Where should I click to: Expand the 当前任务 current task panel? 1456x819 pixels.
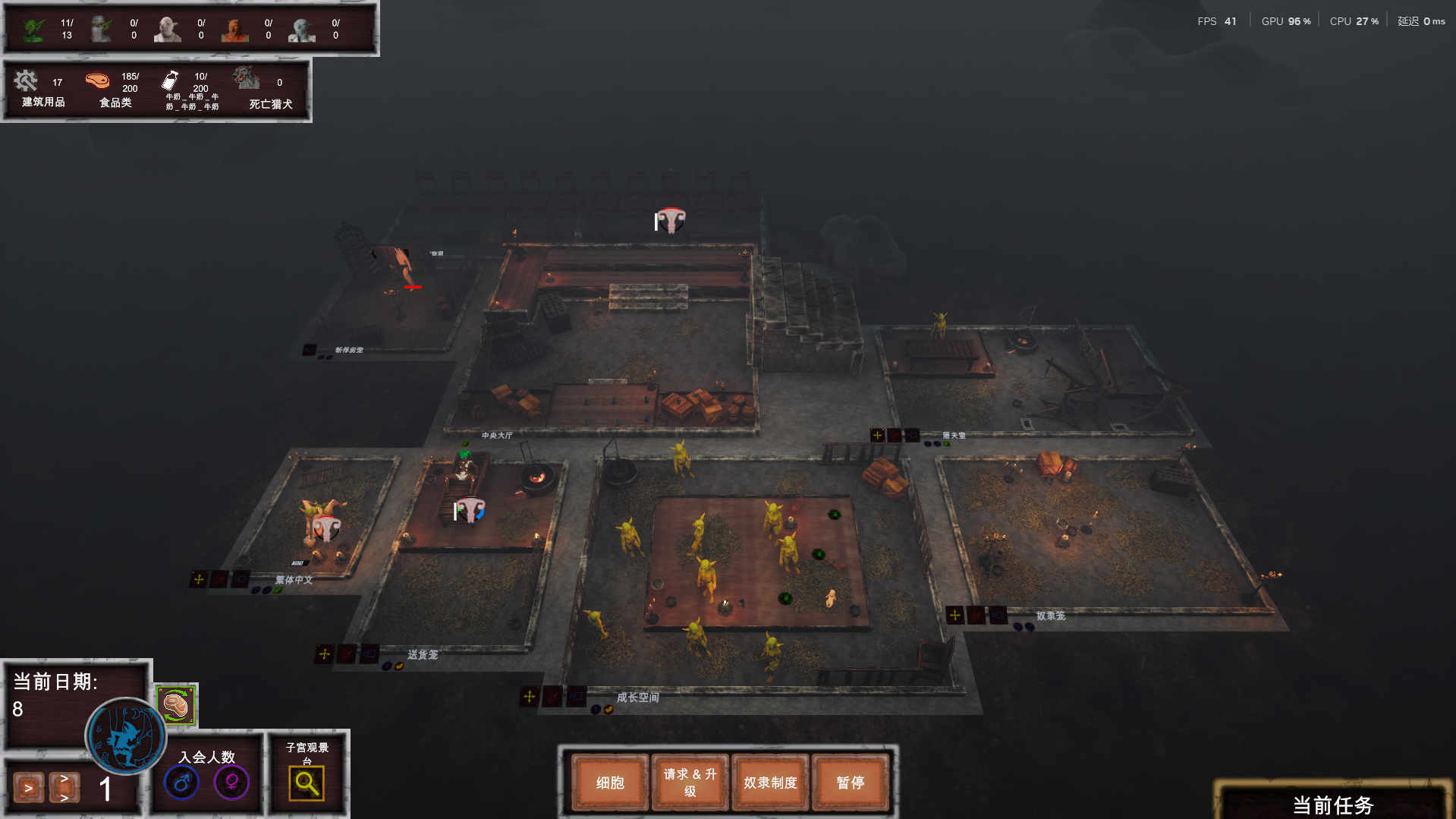click(1332, 805)
